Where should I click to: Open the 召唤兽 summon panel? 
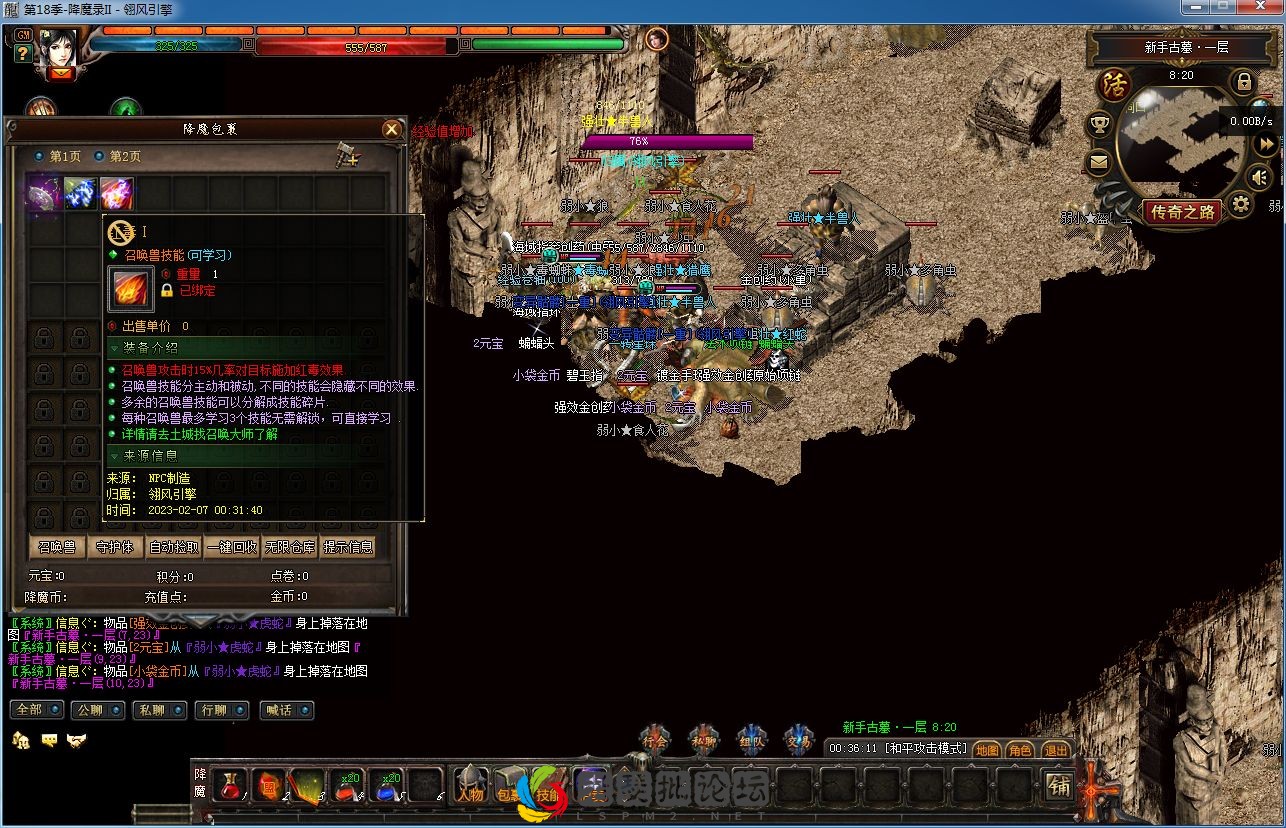(x=57, y=547)
